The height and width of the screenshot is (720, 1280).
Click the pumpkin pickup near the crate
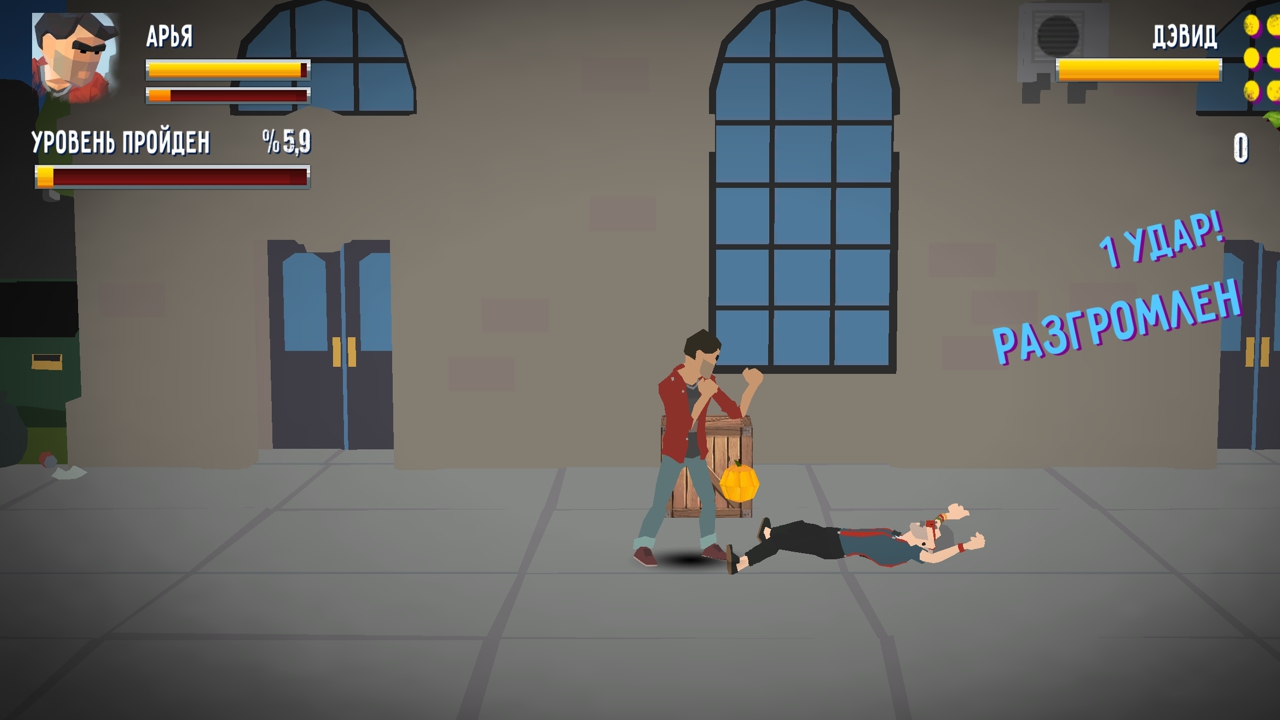[x=740, y=485]
